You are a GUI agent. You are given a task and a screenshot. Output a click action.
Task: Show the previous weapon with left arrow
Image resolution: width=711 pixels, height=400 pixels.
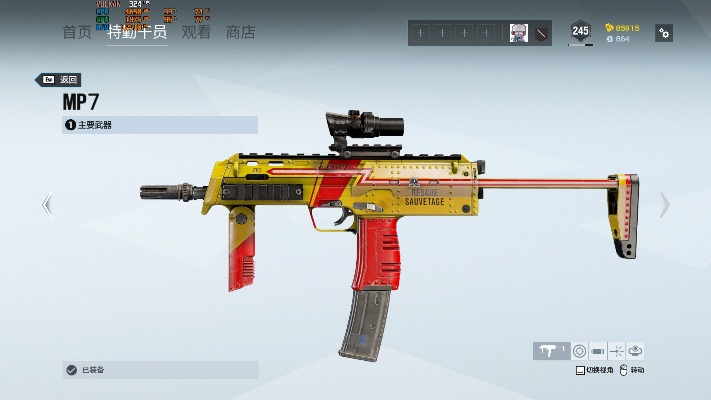tap(46, 205)
